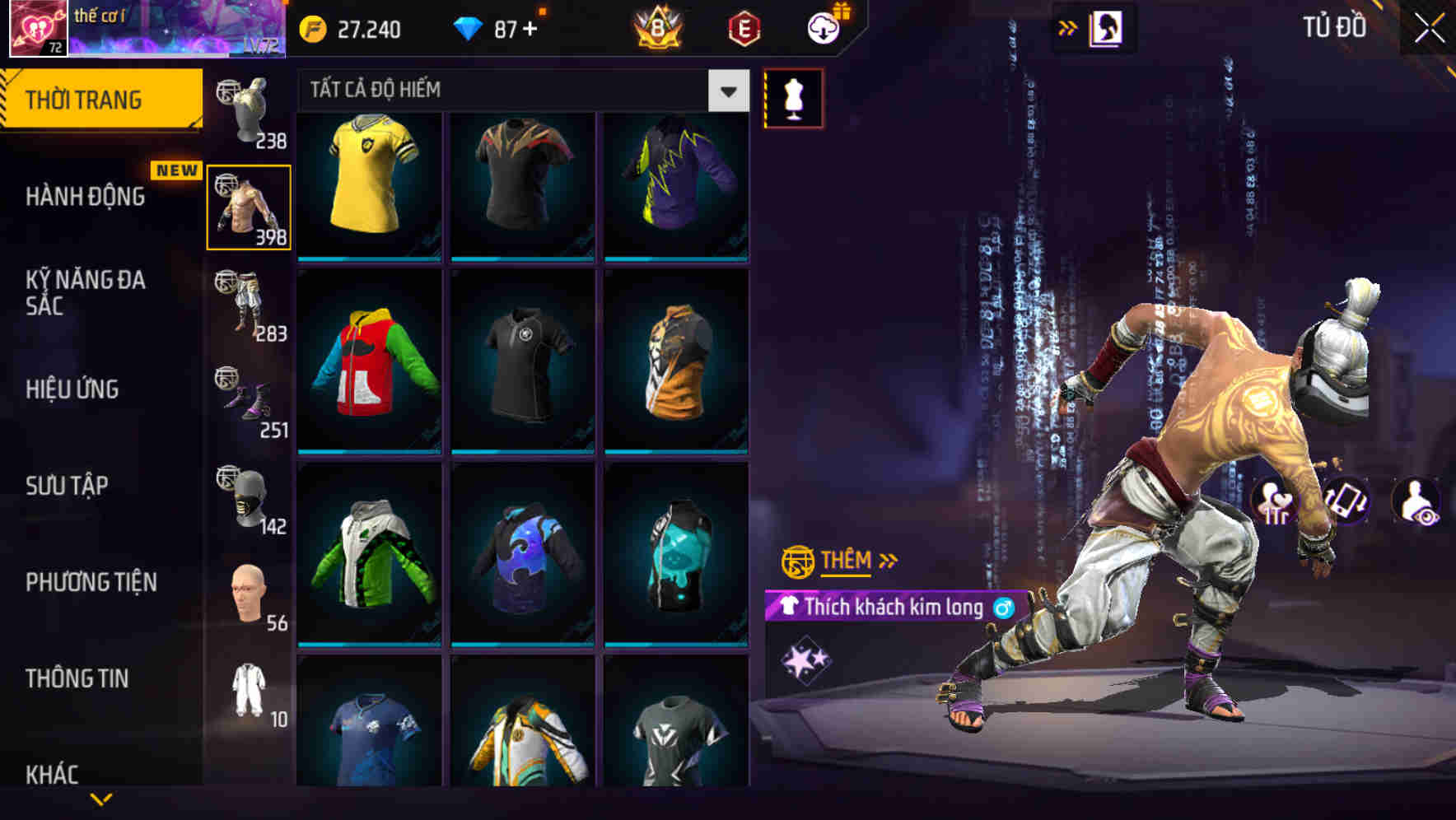Viewport: 1456px width, 820px height.
Task: Toggle hide-UI portrait button near TỦ ĐỒ
Action: (1105, 27)
